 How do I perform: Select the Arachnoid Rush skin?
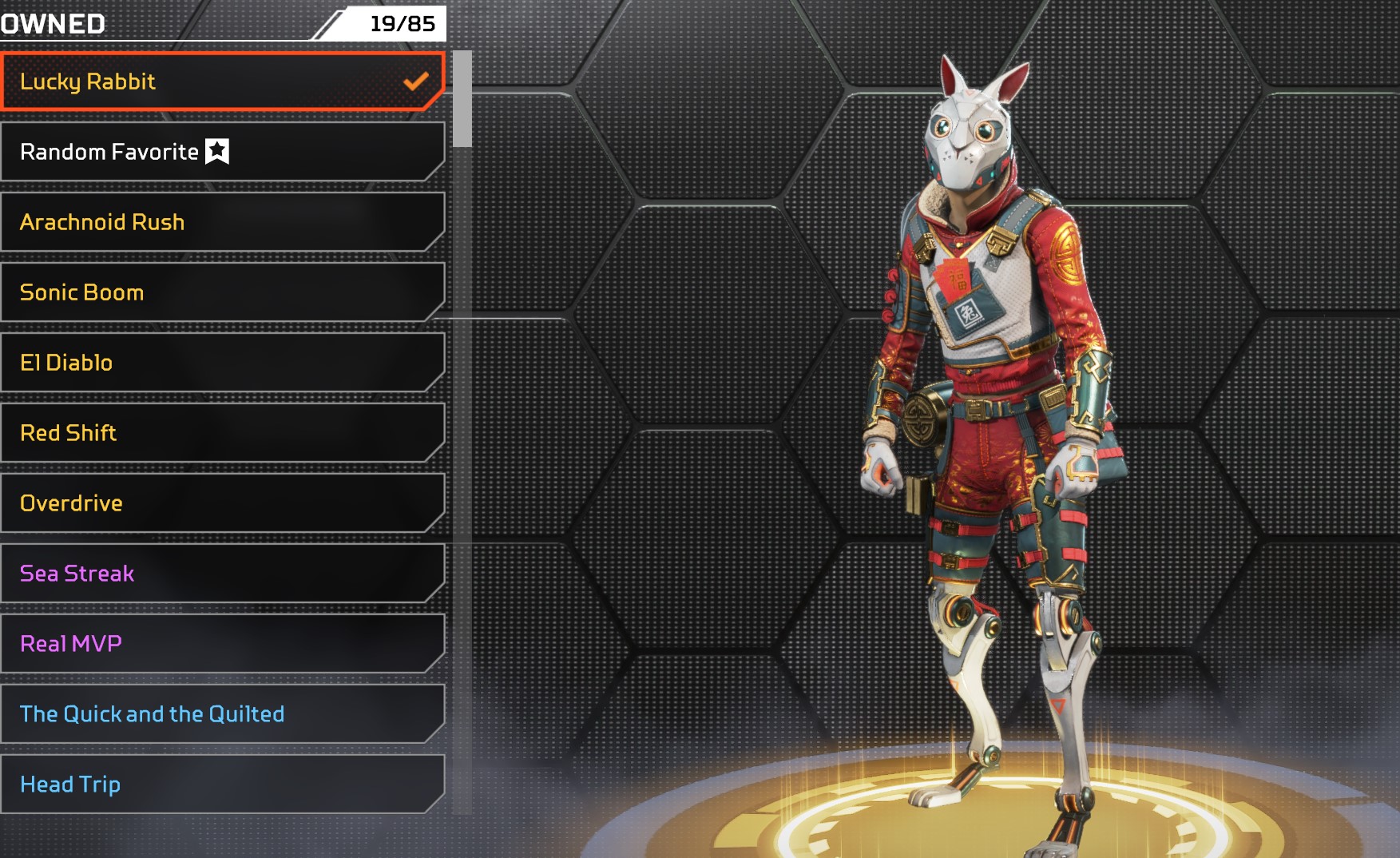222,222
